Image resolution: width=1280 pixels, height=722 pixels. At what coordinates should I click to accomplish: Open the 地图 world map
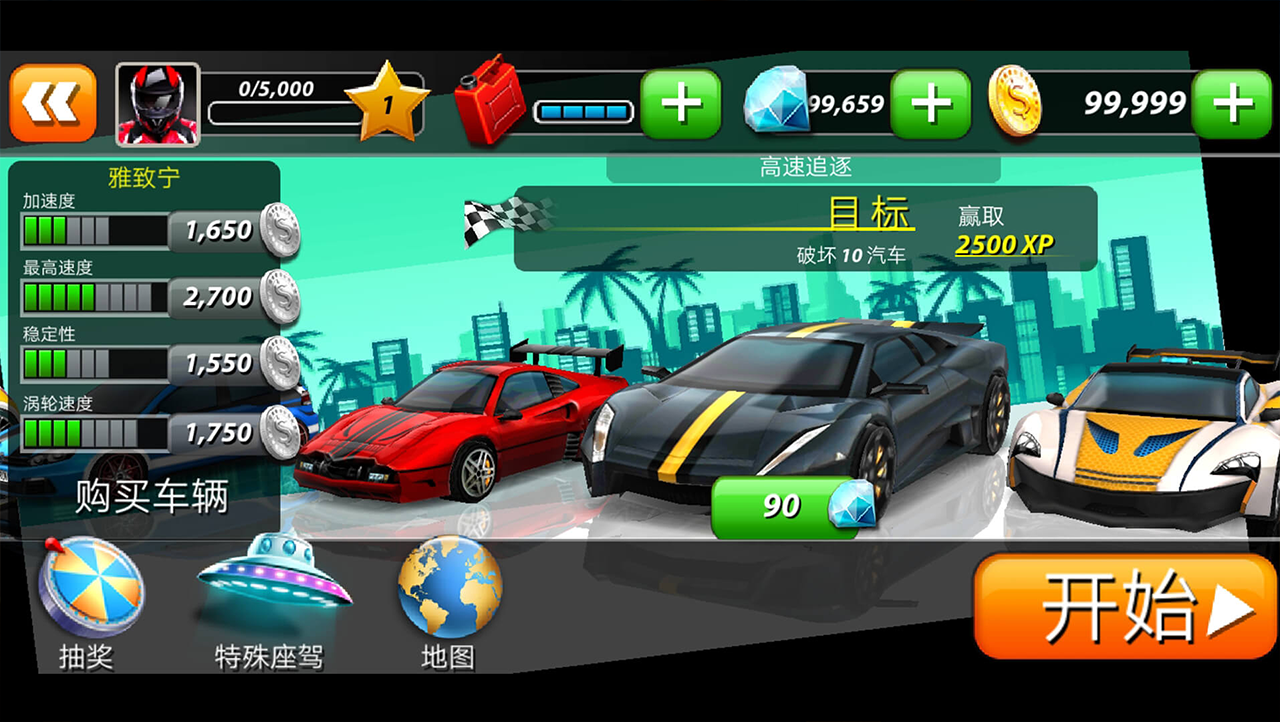(449, 593)
